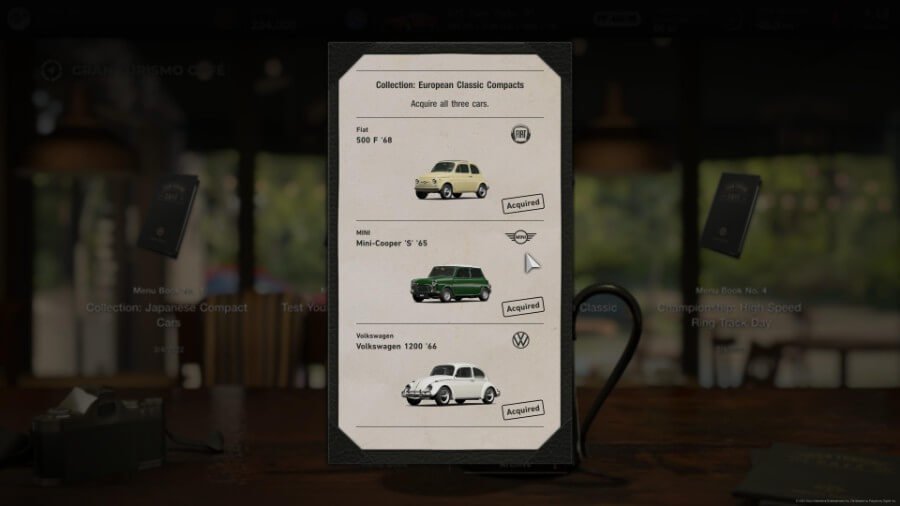Choose the green Mini-Cooper 'S' '65

(x=450, y=282)
